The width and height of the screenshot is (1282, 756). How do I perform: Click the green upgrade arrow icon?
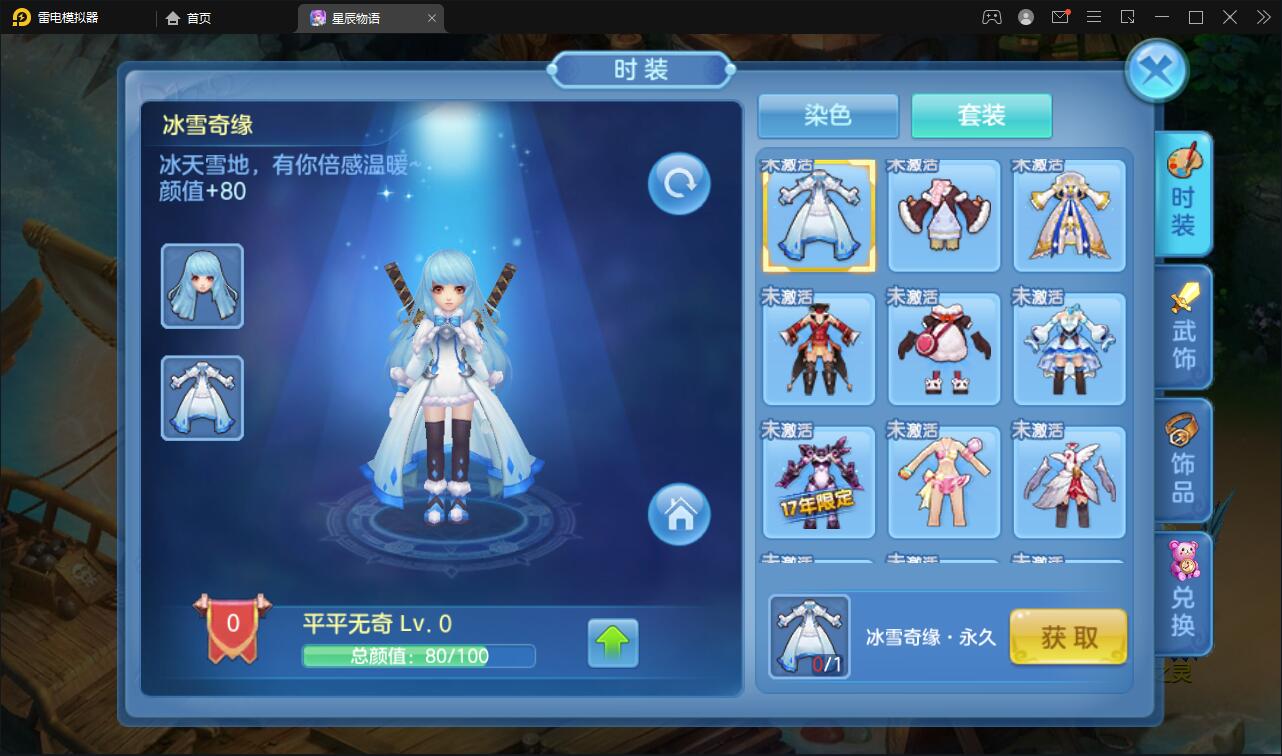[614, 644]
